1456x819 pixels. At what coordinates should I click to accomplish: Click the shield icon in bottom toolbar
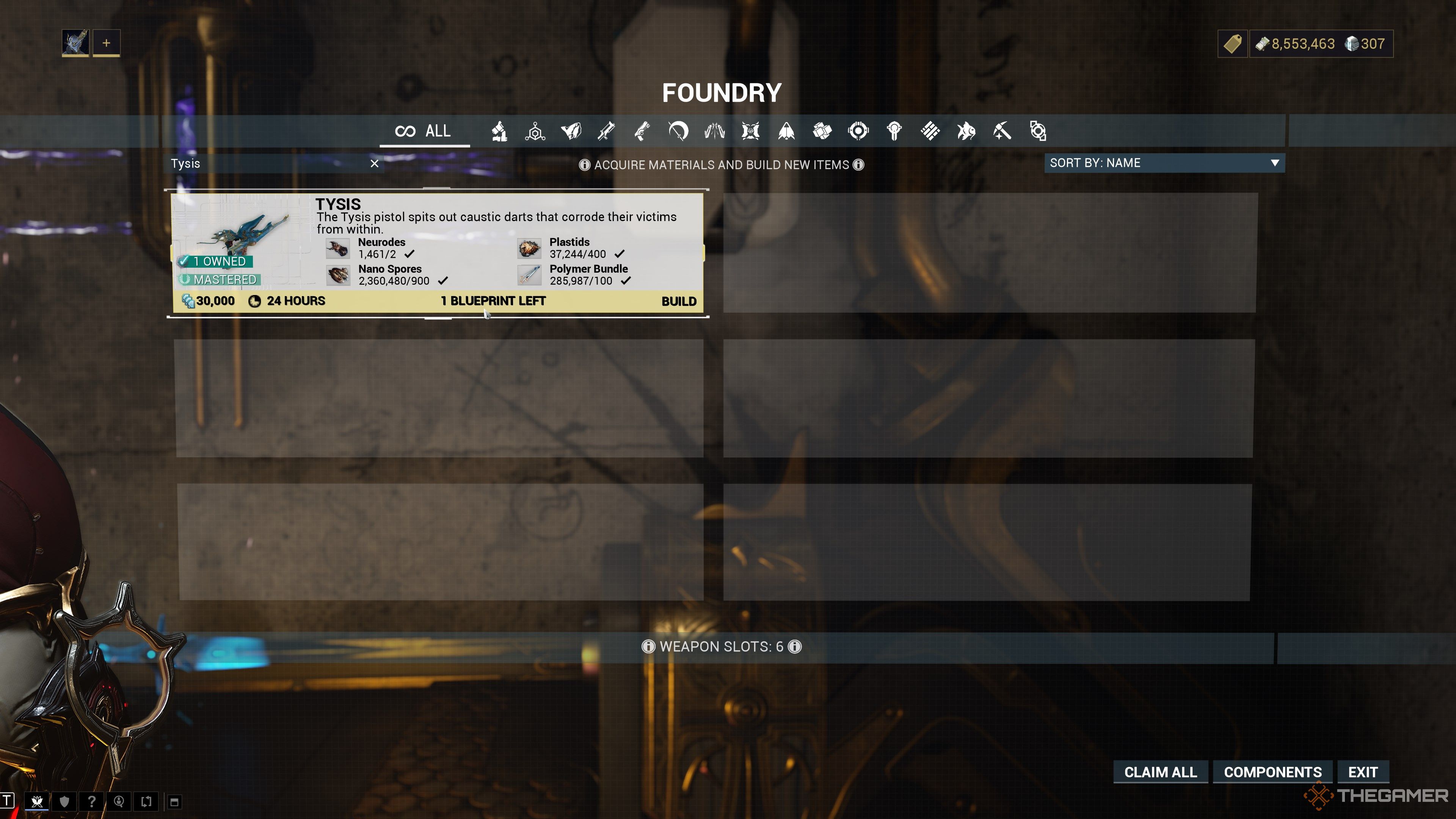pyautogui.click(x=64, y=801)
